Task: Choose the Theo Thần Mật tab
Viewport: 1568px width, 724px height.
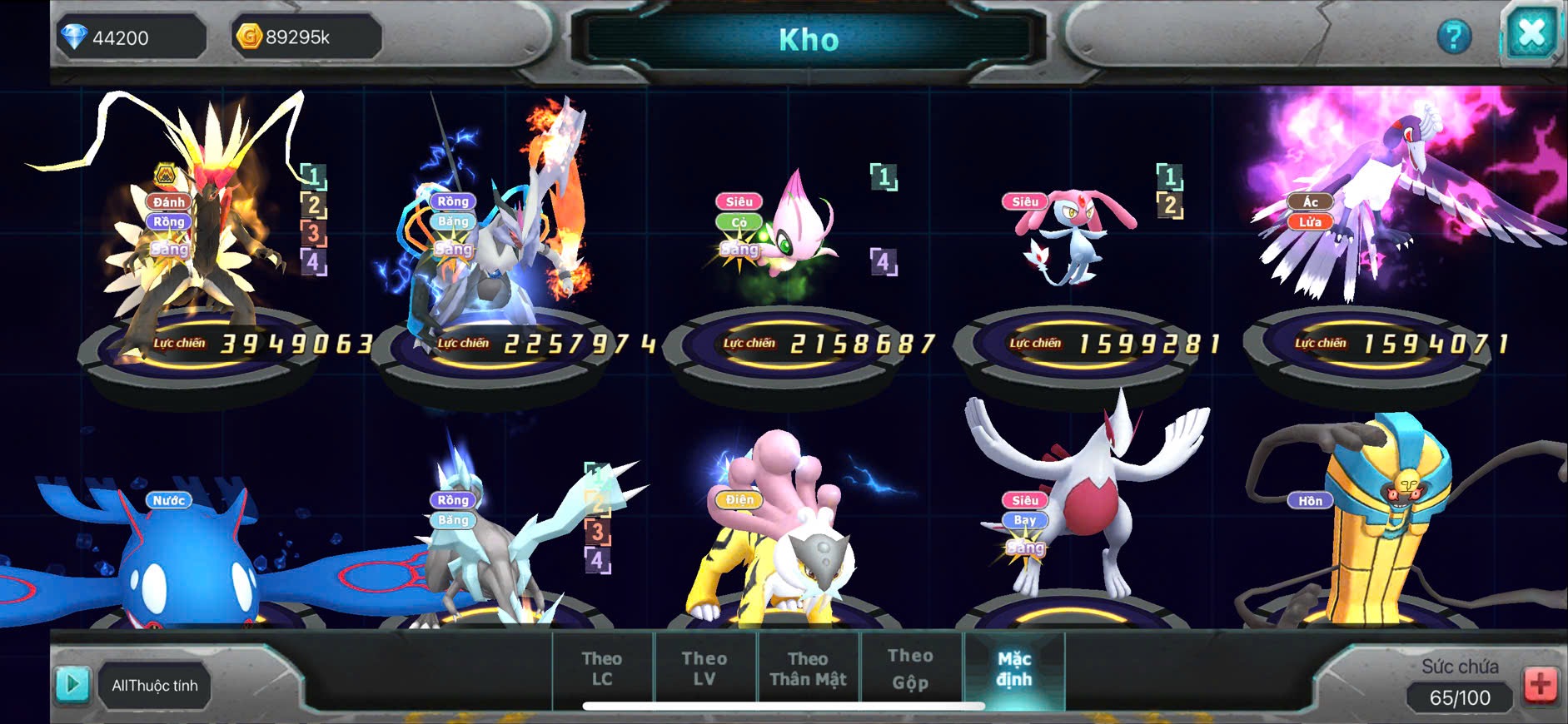Action: 808,669
